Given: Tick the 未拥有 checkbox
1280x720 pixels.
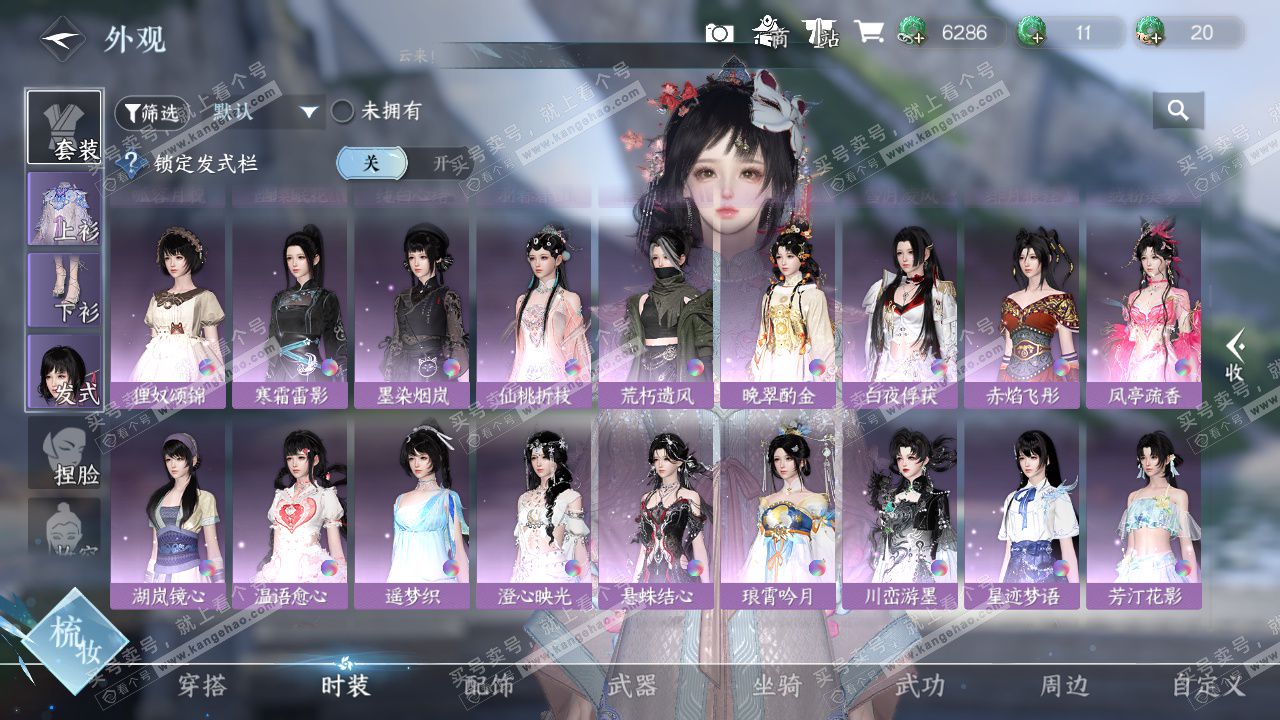Looking at the screenshot, I should pos(343,111).
